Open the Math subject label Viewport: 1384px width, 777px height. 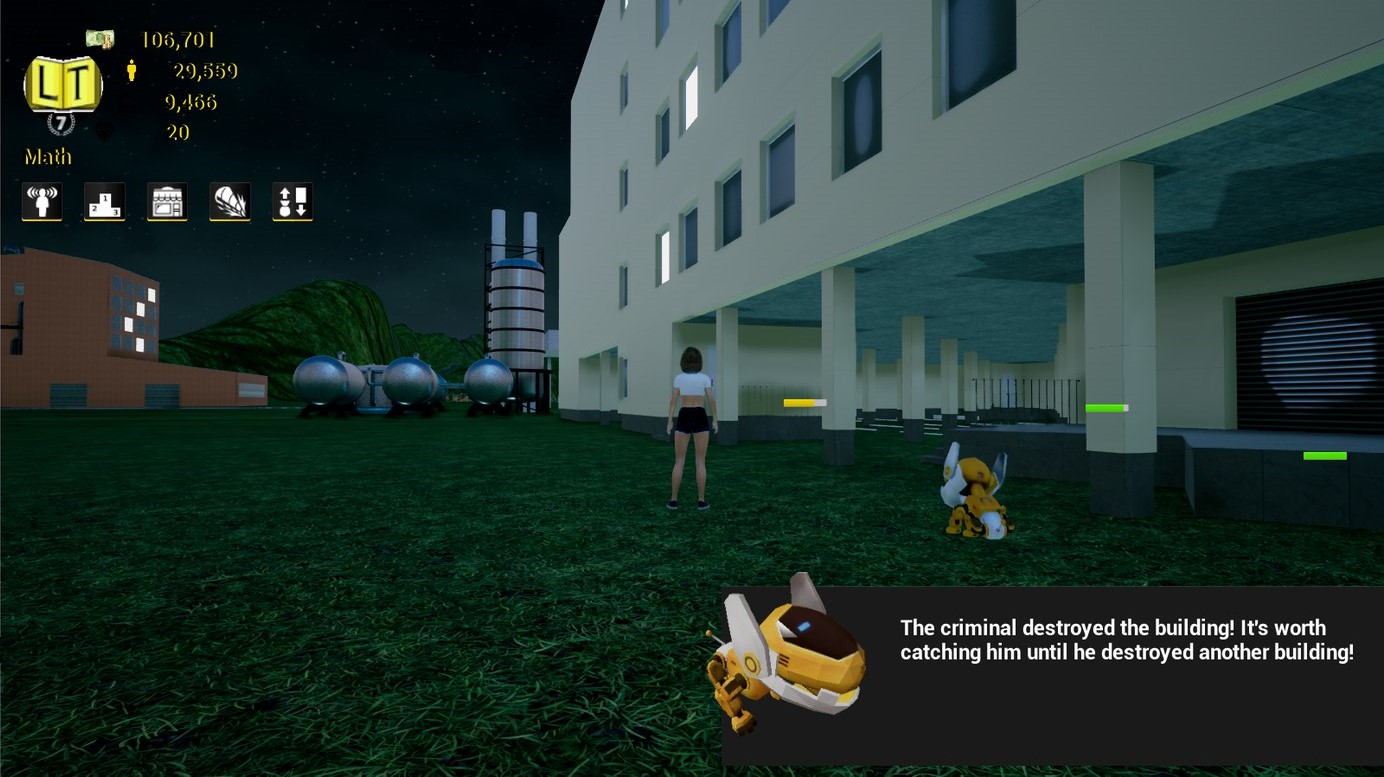47,157
